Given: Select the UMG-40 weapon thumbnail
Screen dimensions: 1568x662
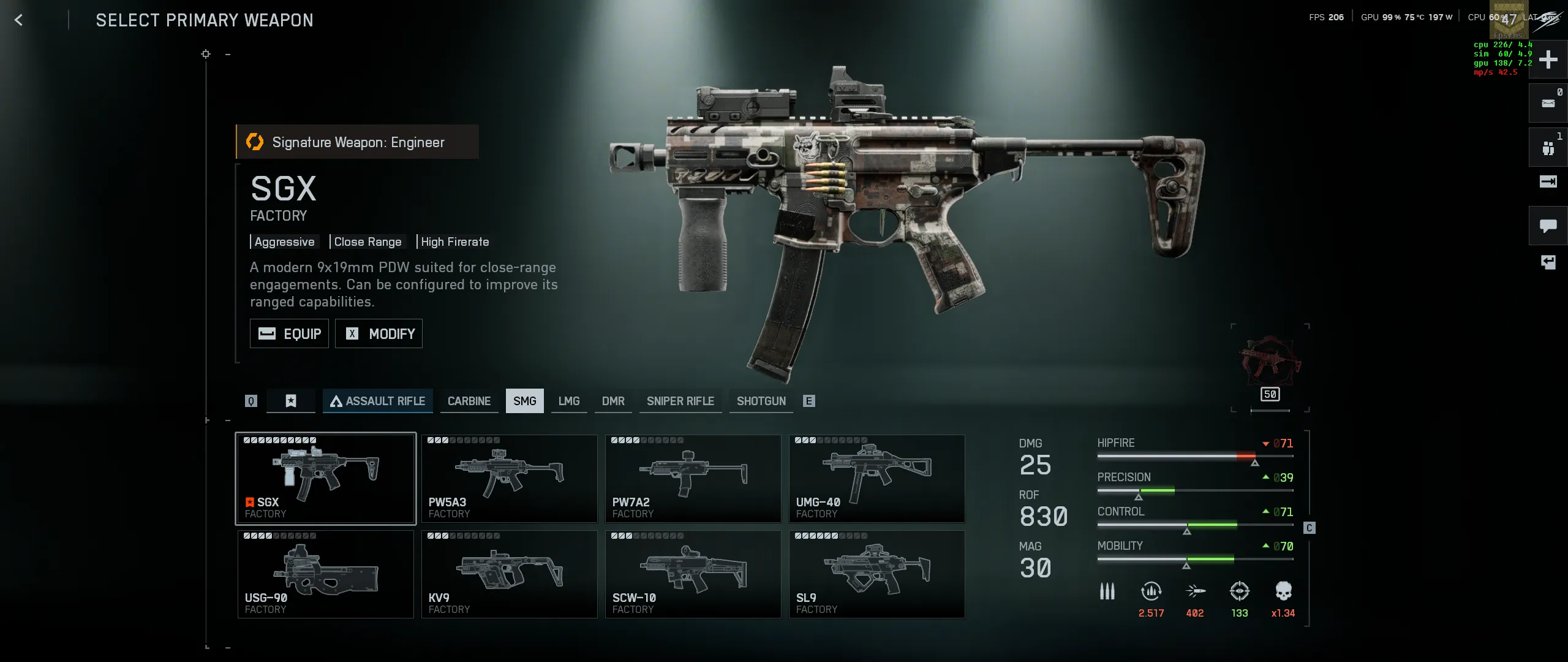Looking at the screenshot, I should (x=876, y=478).
